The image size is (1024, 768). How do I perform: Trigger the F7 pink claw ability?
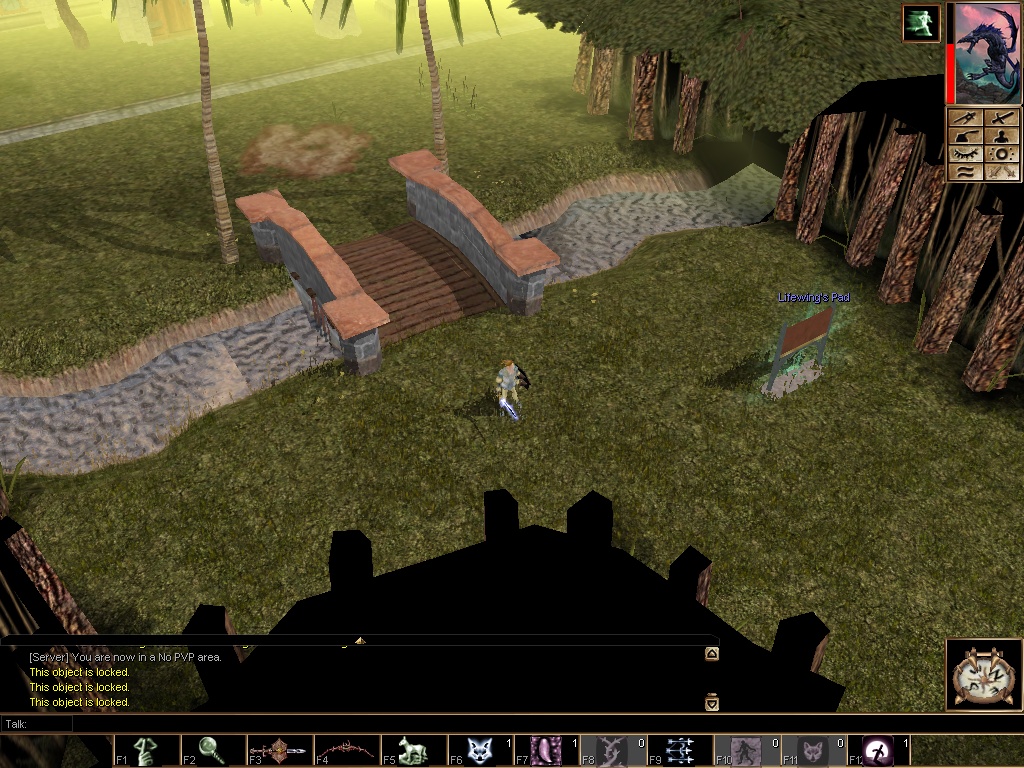547,751
